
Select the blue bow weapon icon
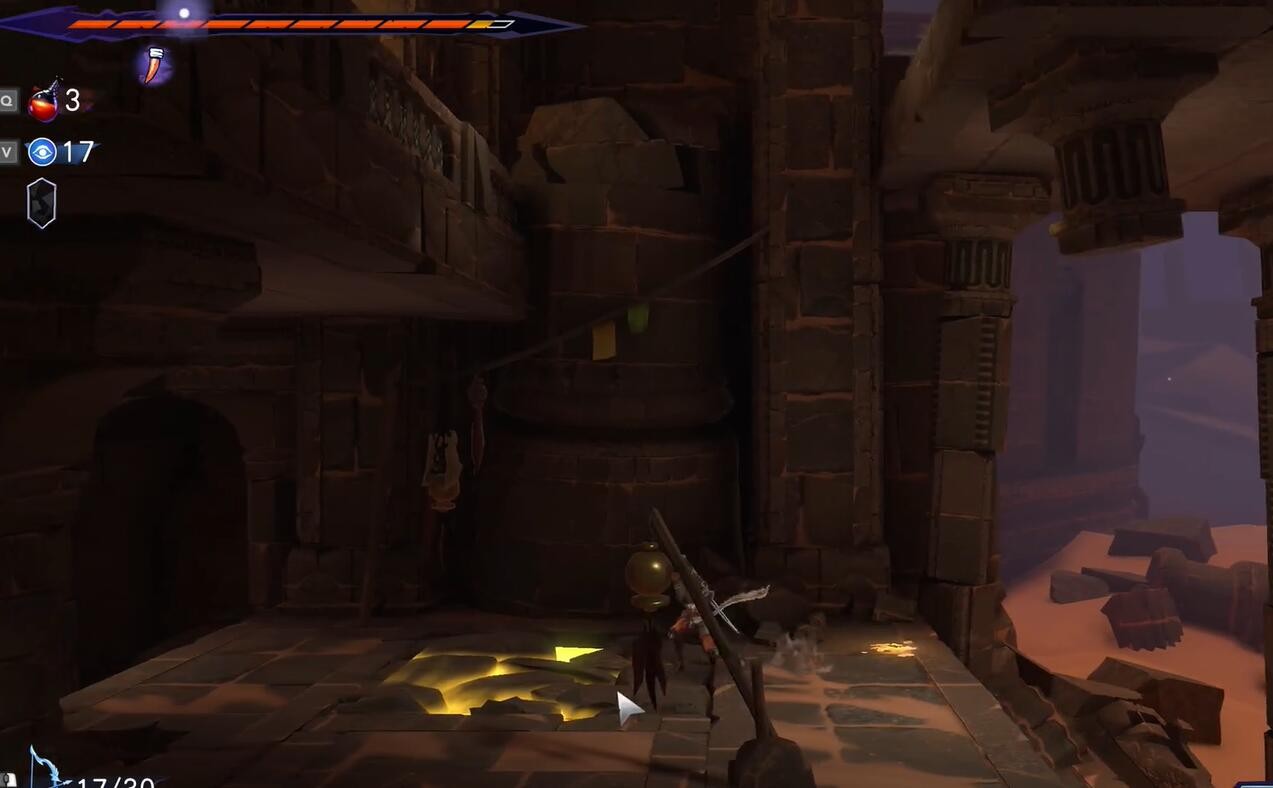click(x=47, y=770)
